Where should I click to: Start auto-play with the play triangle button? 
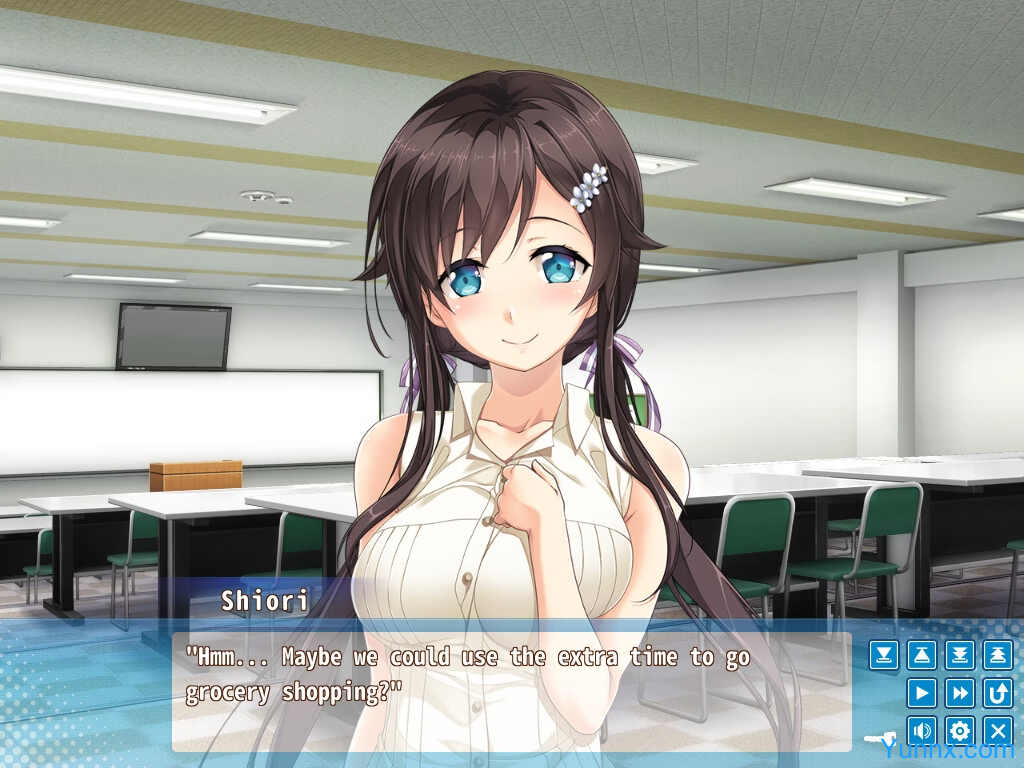pos(921,692)
